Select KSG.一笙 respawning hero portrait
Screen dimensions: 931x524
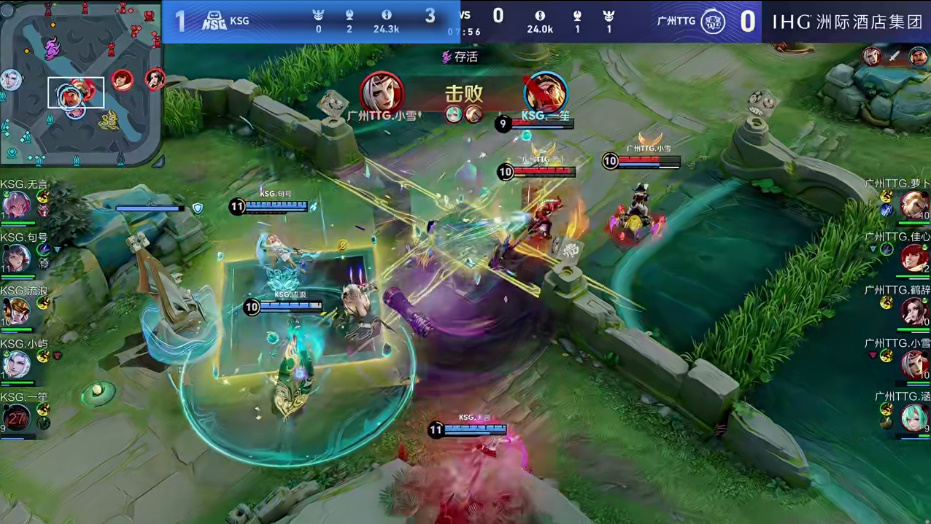(x=17, y=417)
